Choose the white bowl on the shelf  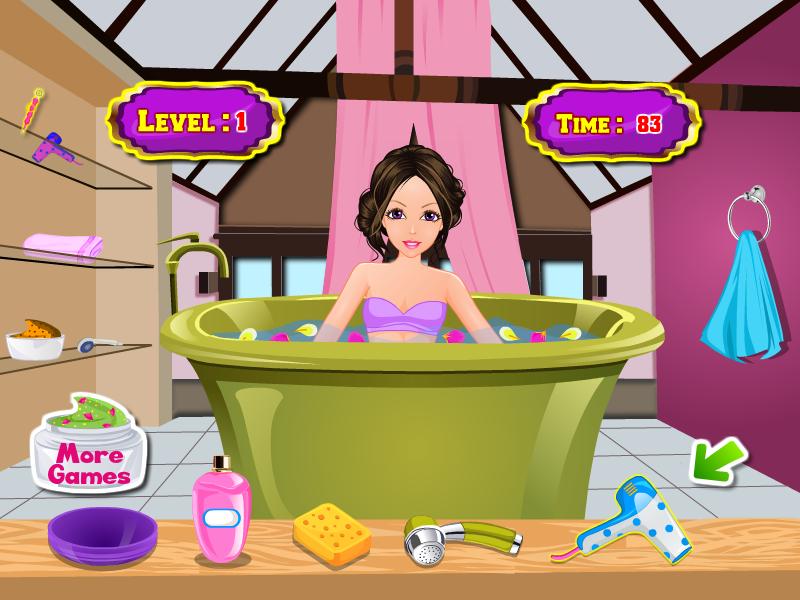(34, 342)
